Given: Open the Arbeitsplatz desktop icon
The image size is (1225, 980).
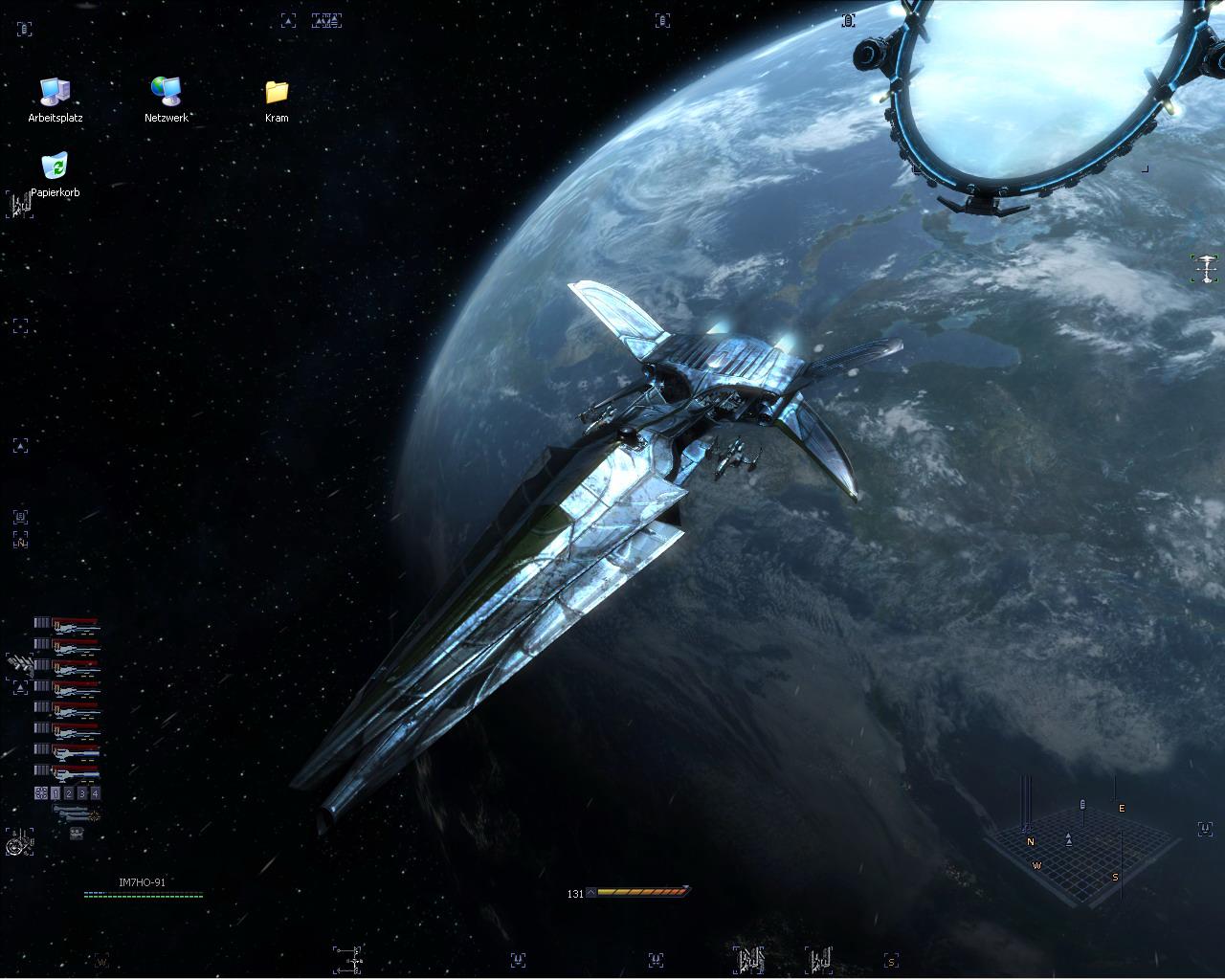Looking at the screenshot, I should (x=56, y=93).
